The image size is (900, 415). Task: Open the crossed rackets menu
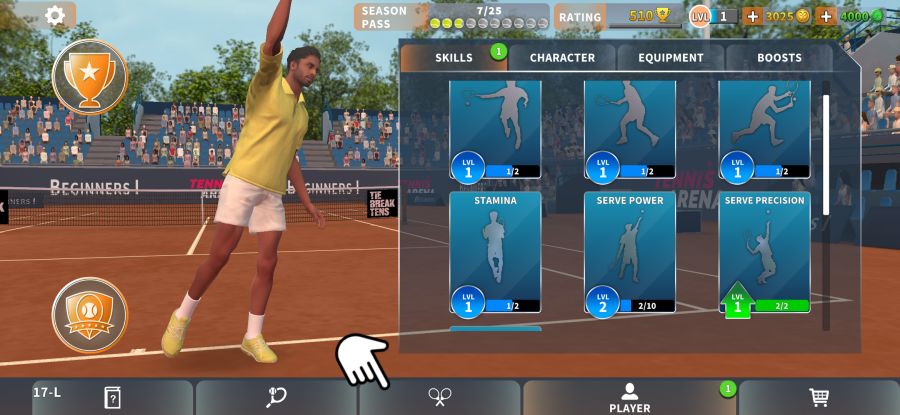pyautogui.click(x=440, y=398)
